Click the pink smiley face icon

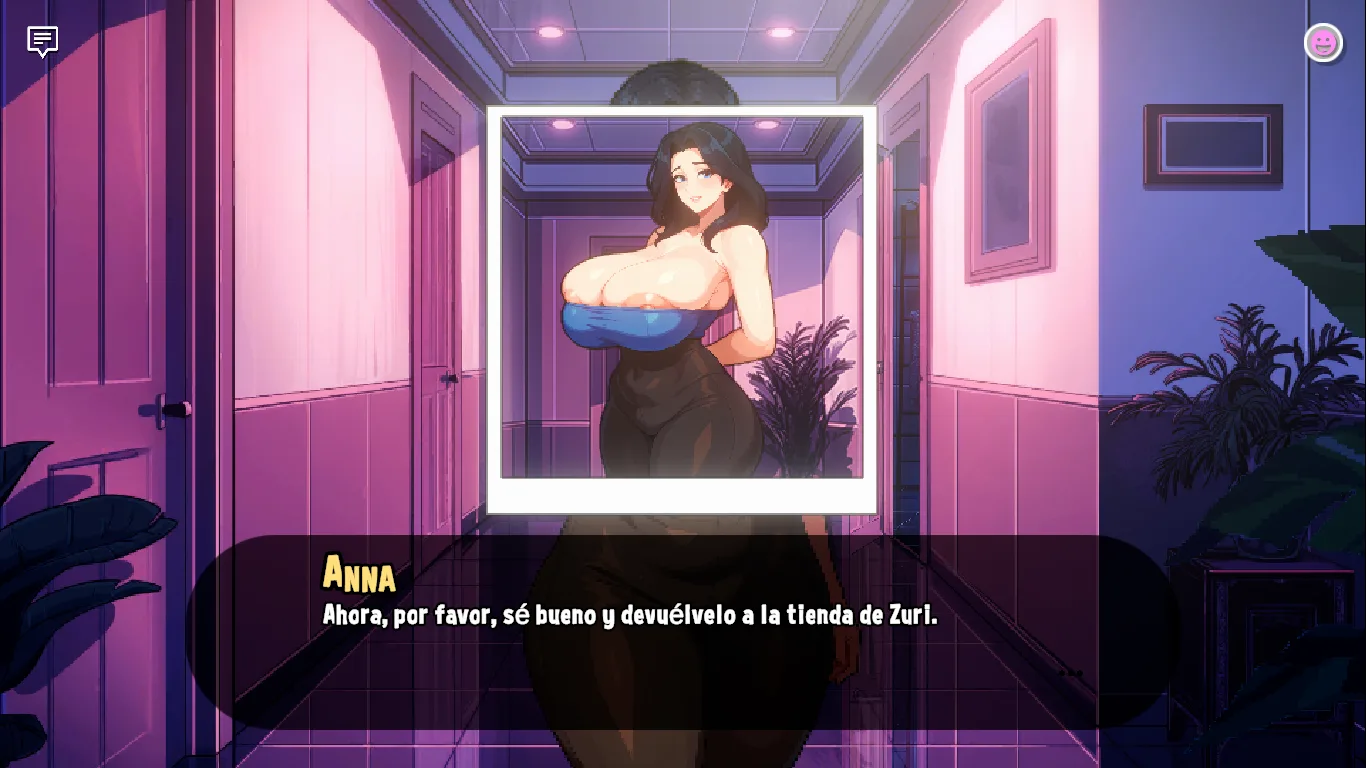(1323, 42)
